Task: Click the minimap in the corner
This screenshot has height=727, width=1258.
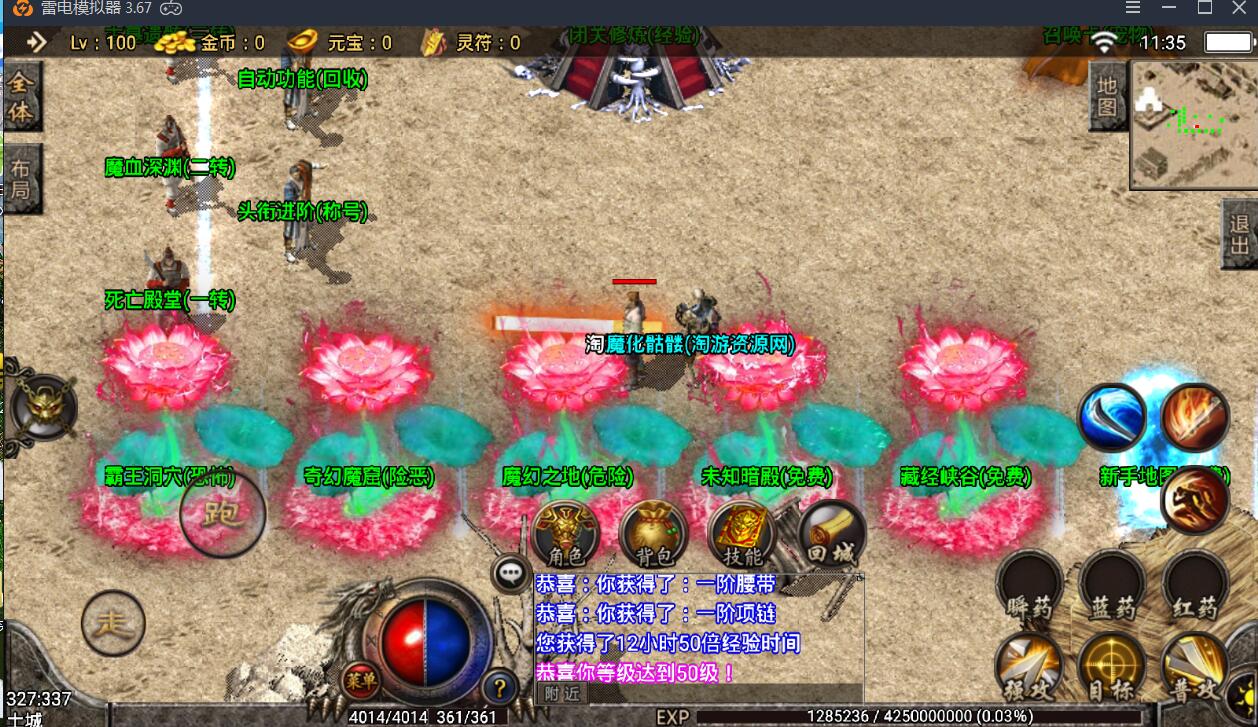Action: tap(1193, 125)
